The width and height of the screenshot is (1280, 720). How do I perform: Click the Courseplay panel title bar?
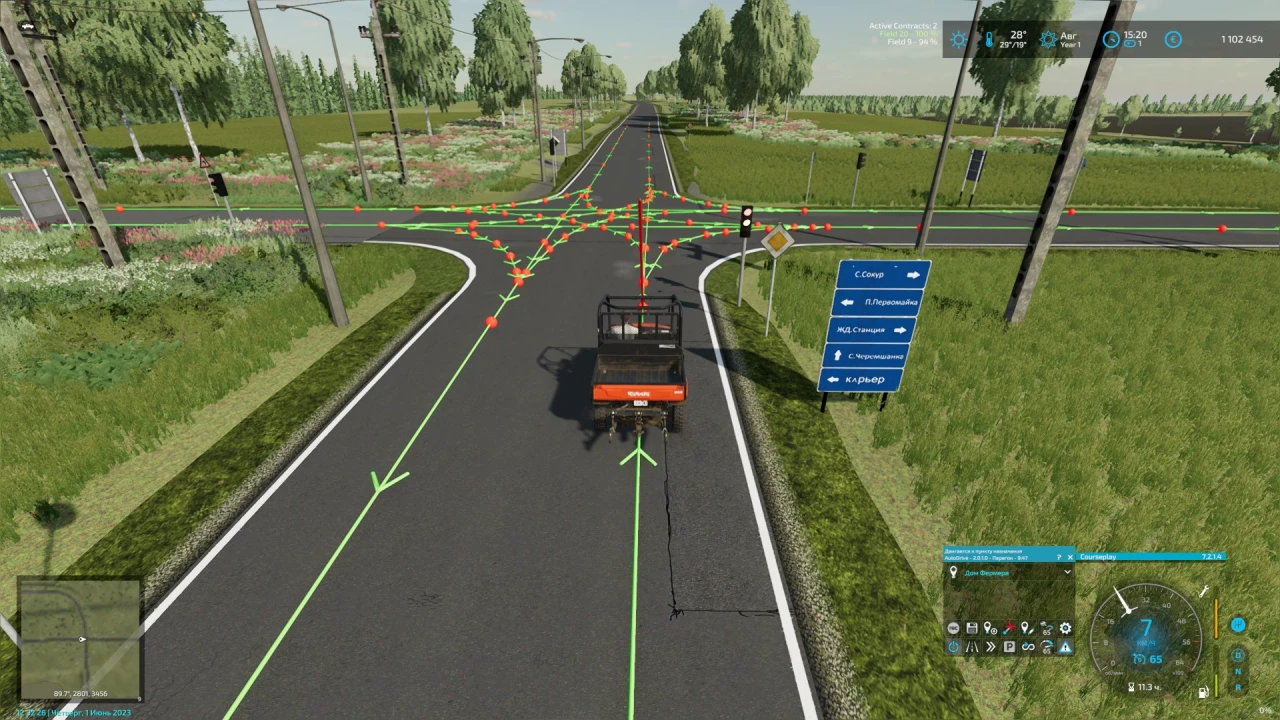pos(1150,556)
